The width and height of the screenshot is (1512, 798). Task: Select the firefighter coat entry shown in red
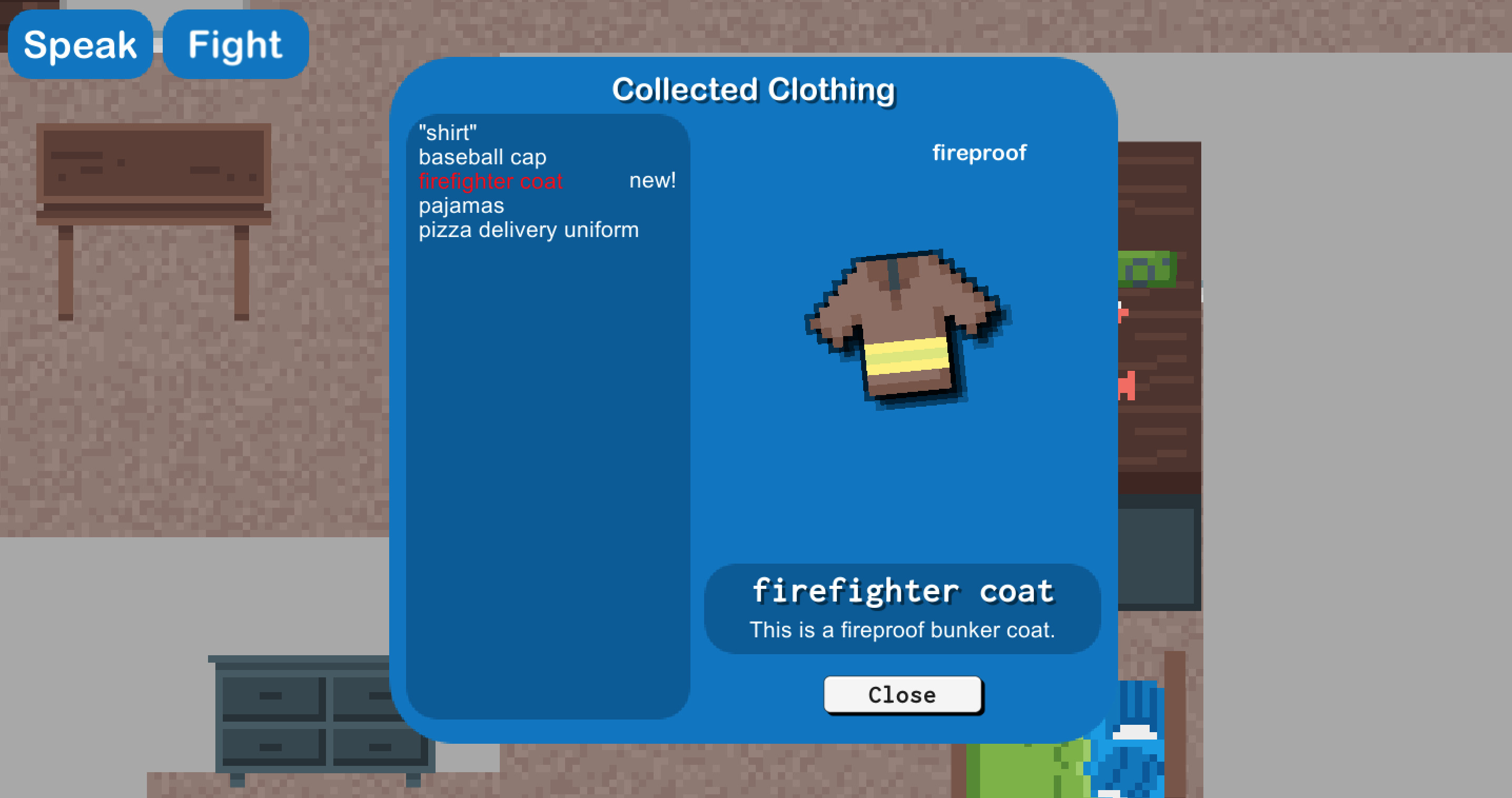(491, 181)
